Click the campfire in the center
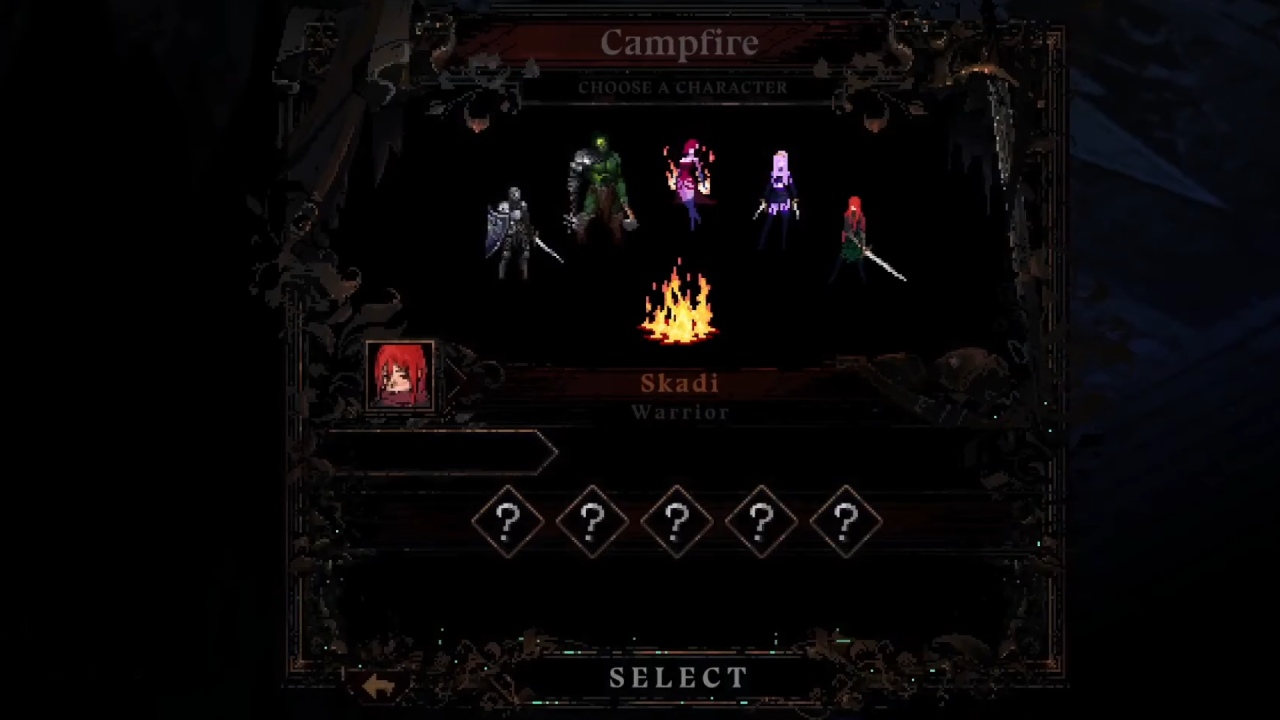This screenshot has width=1280, height=720. click(x=680, y=310)
